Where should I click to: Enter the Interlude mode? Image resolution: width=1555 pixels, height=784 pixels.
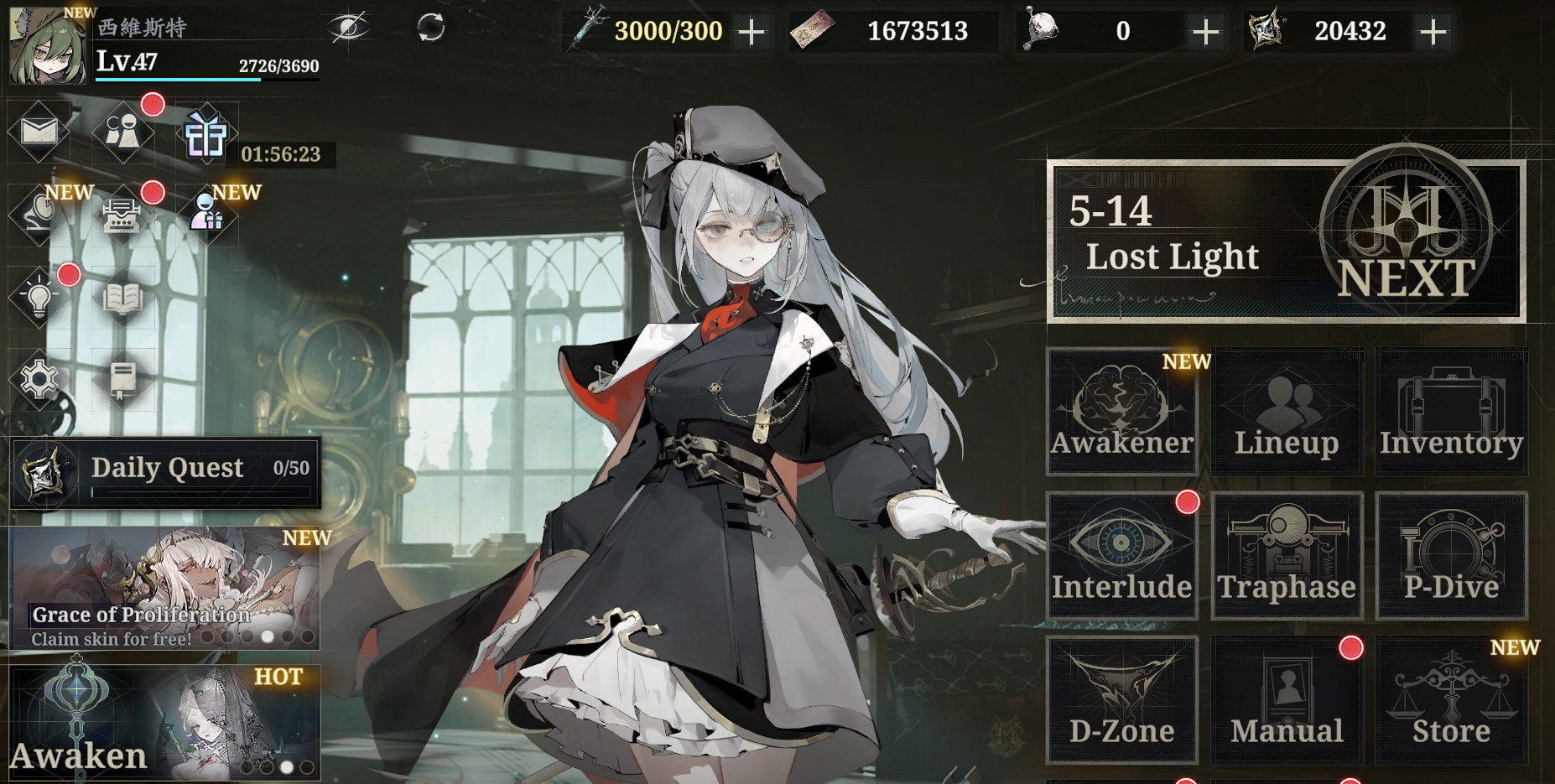pos(1121,556)
